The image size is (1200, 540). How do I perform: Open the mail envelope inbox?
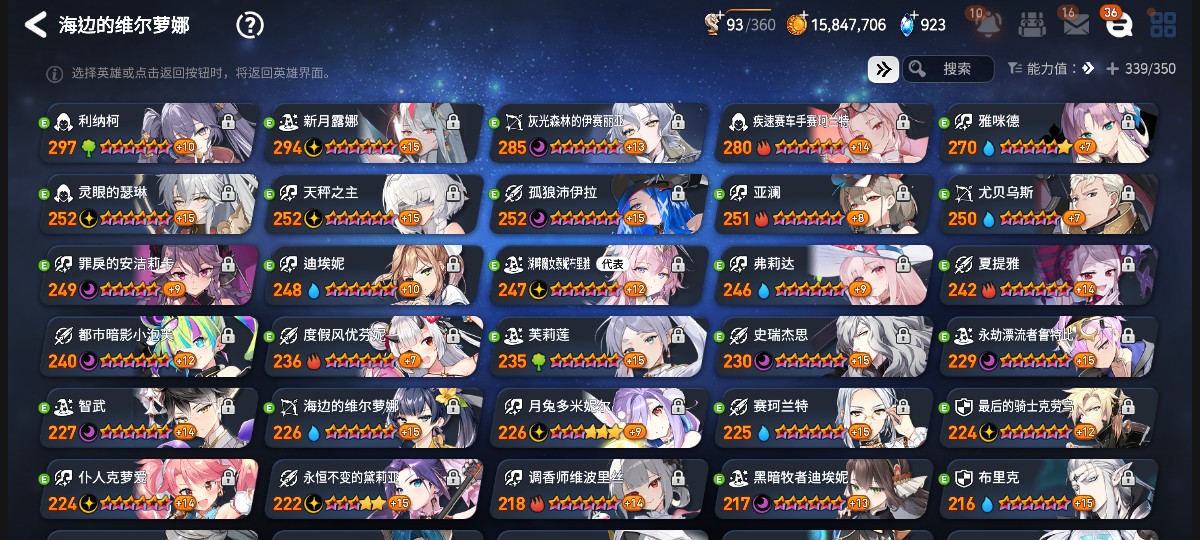pyautogui.click(x=1076, y=24)
